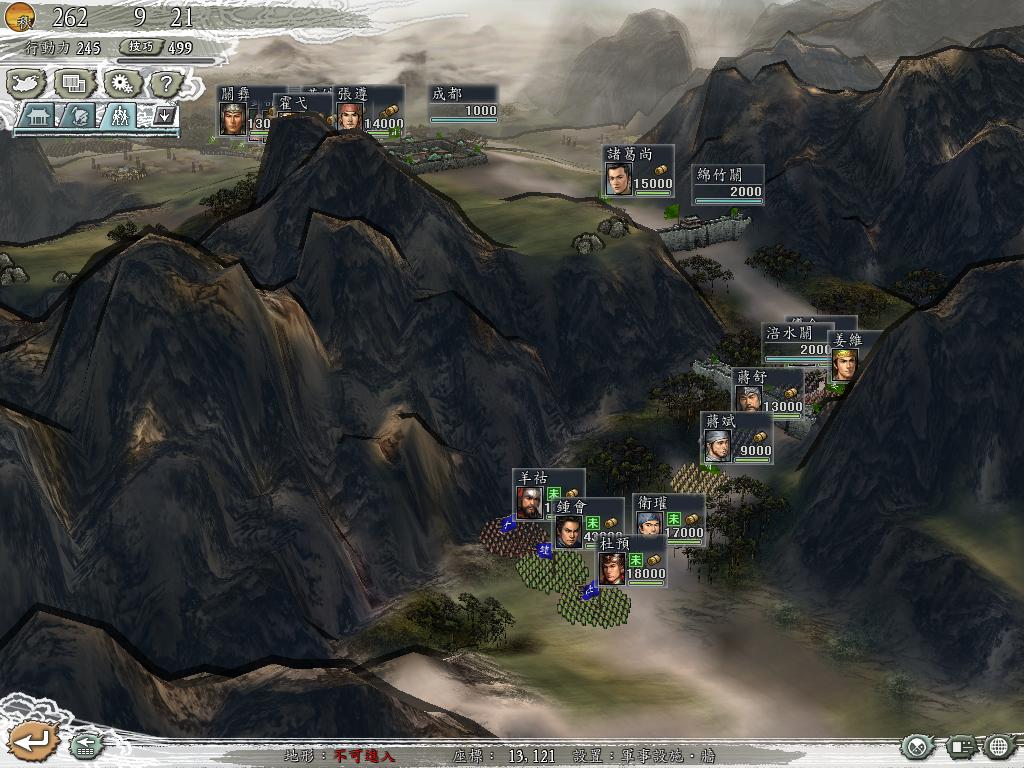Toggle the globe grid icon button
This screenshot has height=768, width=1024.
pos(1000,746)
